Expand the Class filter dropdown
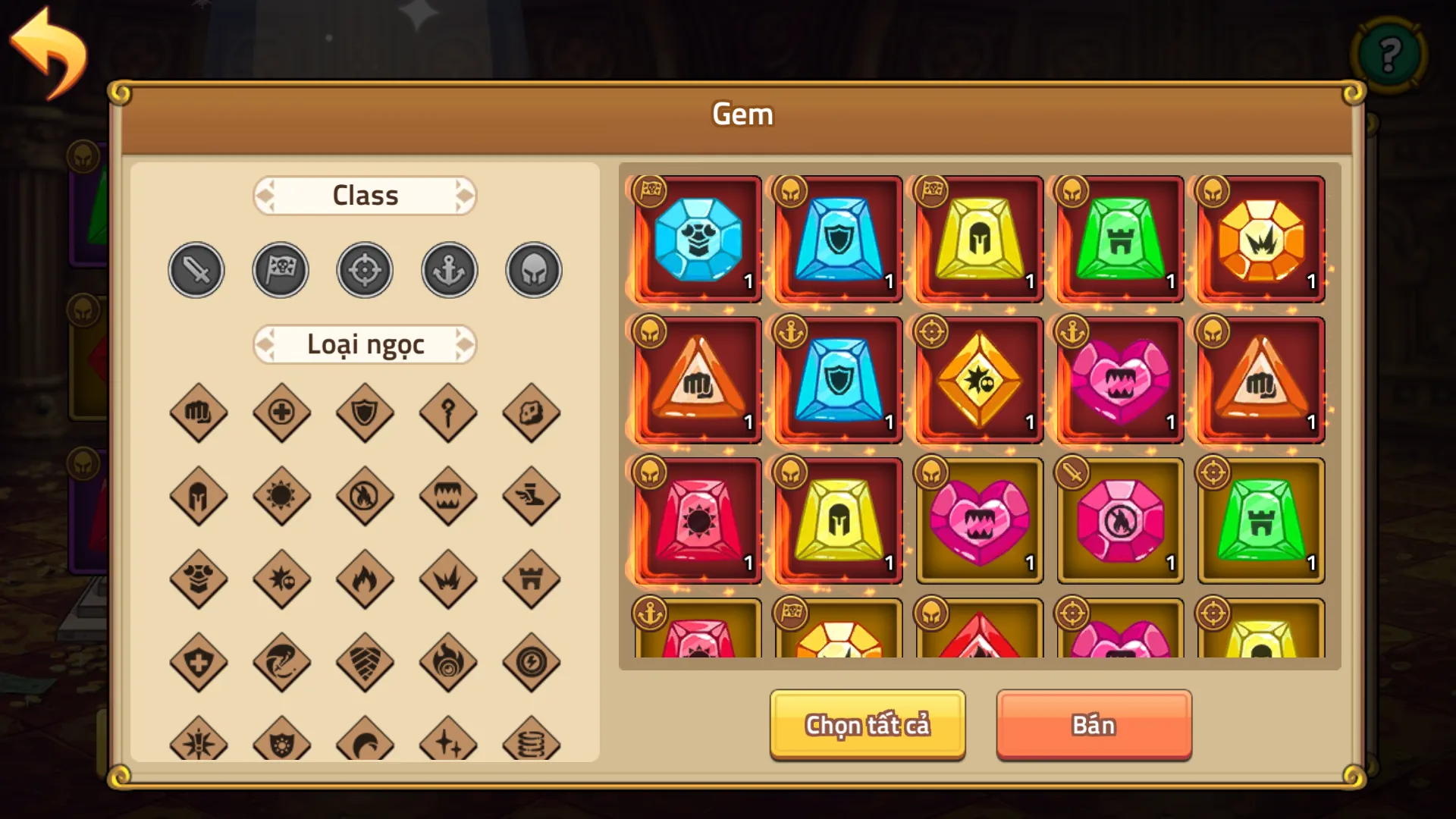The width and height of the screenshot is (1456, 819). (365, 195)
